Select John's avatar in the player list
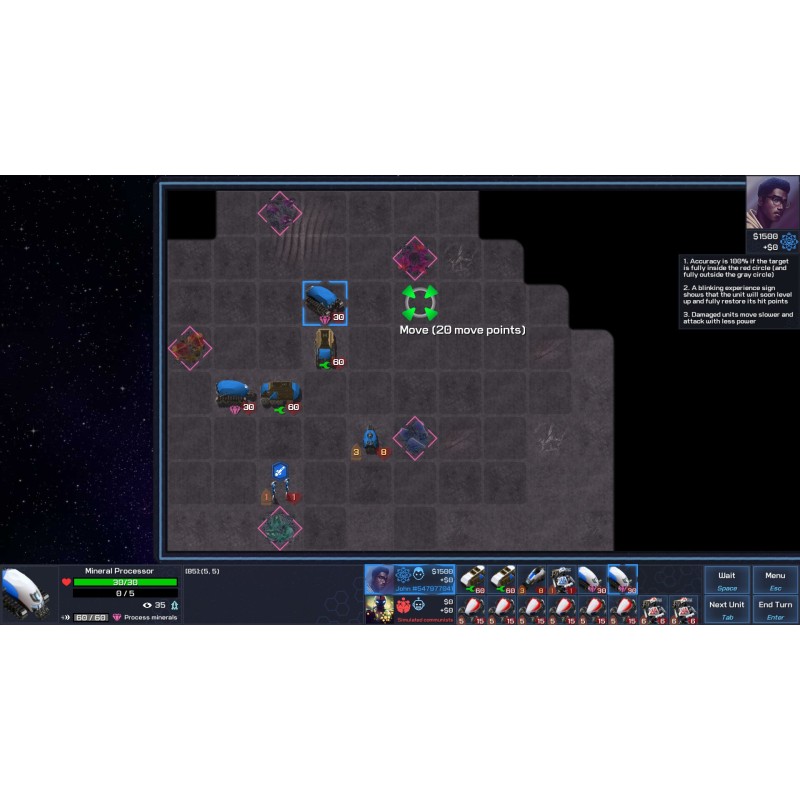 (379, 579)
